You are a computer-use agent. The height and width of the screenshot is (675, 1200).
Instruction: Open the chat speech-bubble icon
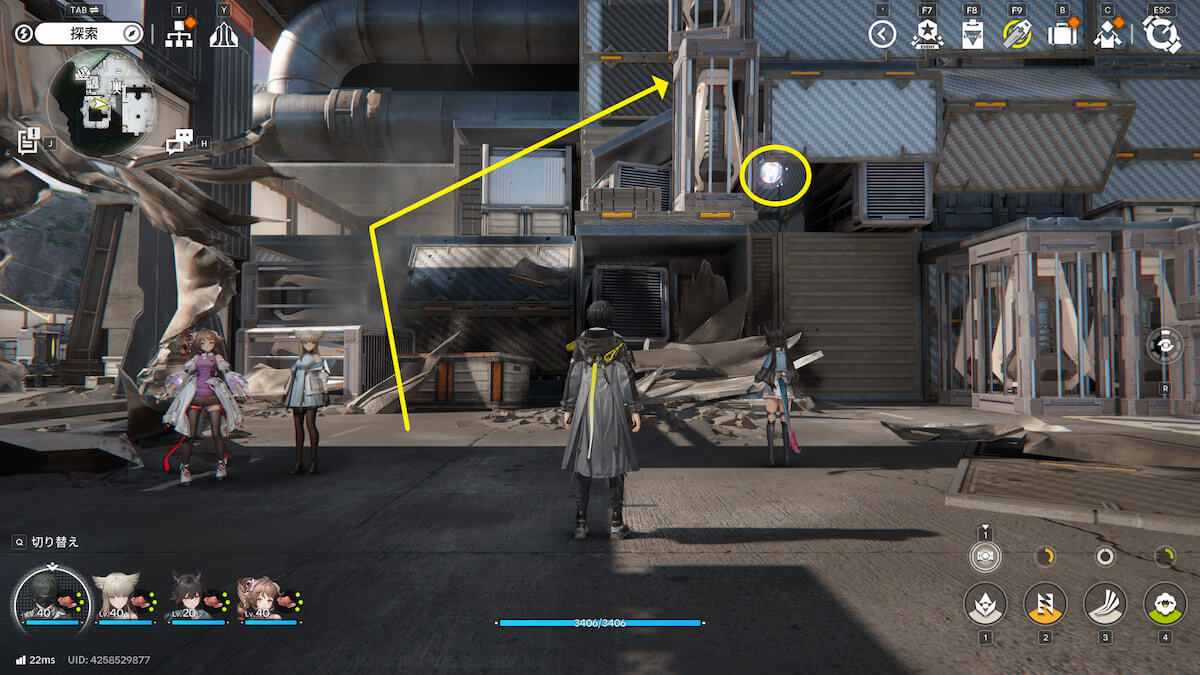tap(180, 142)
